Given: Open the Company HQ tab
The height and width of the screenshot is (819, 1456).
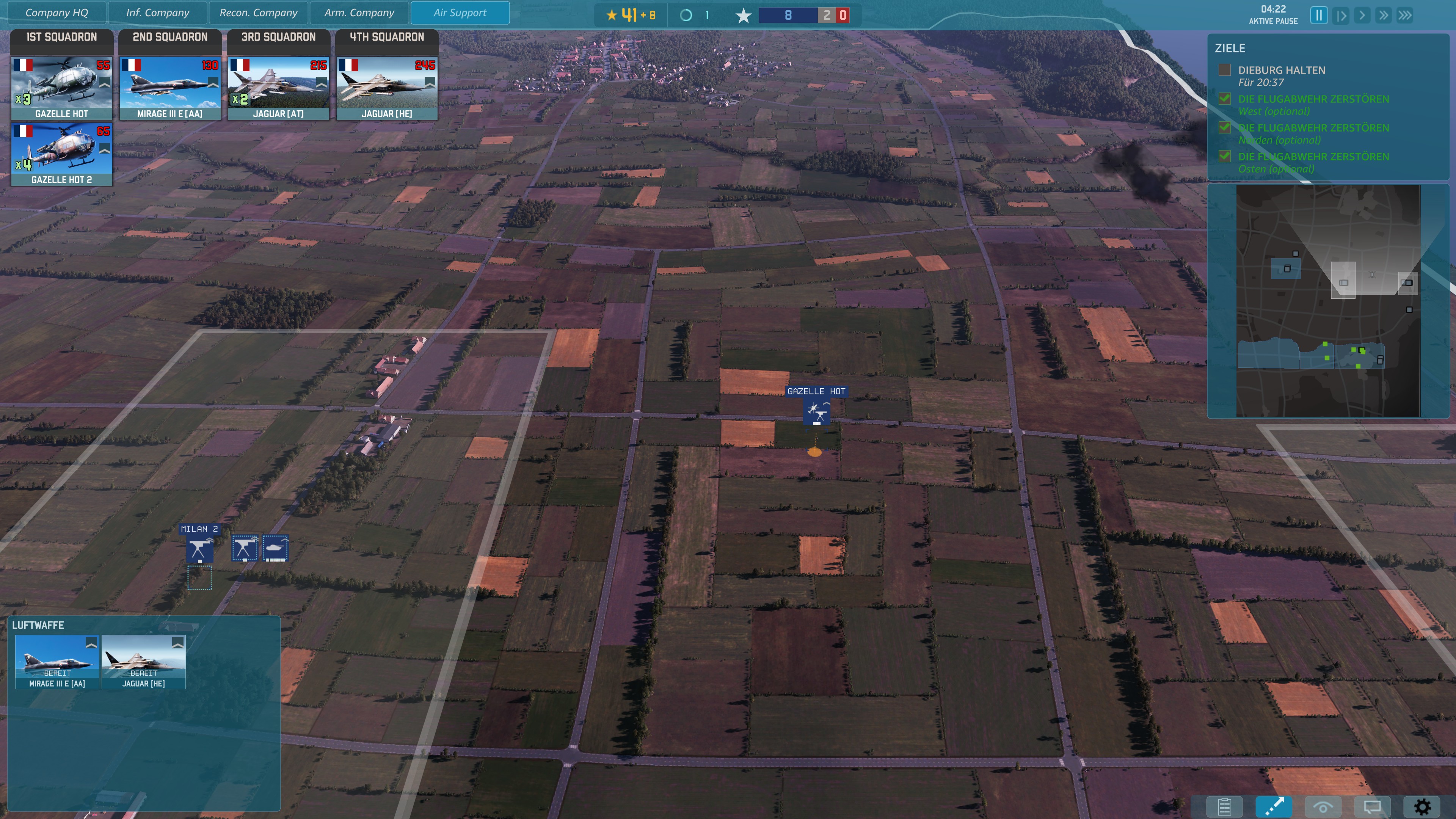Looking at the screenshot, I should click(56, 13).
